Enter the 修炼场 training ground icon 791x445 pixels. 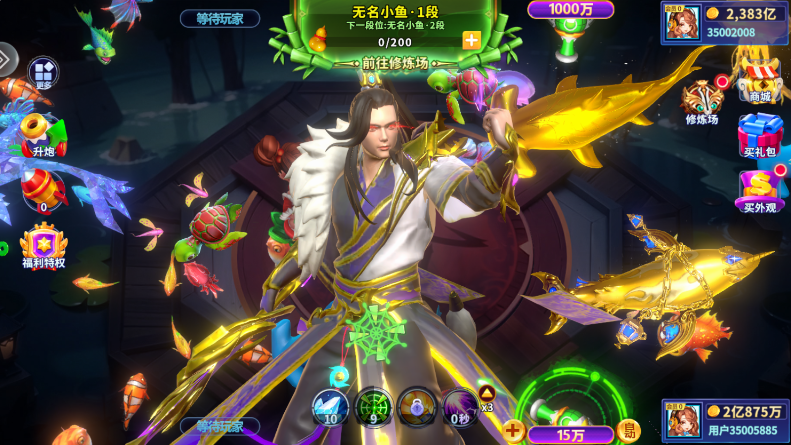(702, 103)
